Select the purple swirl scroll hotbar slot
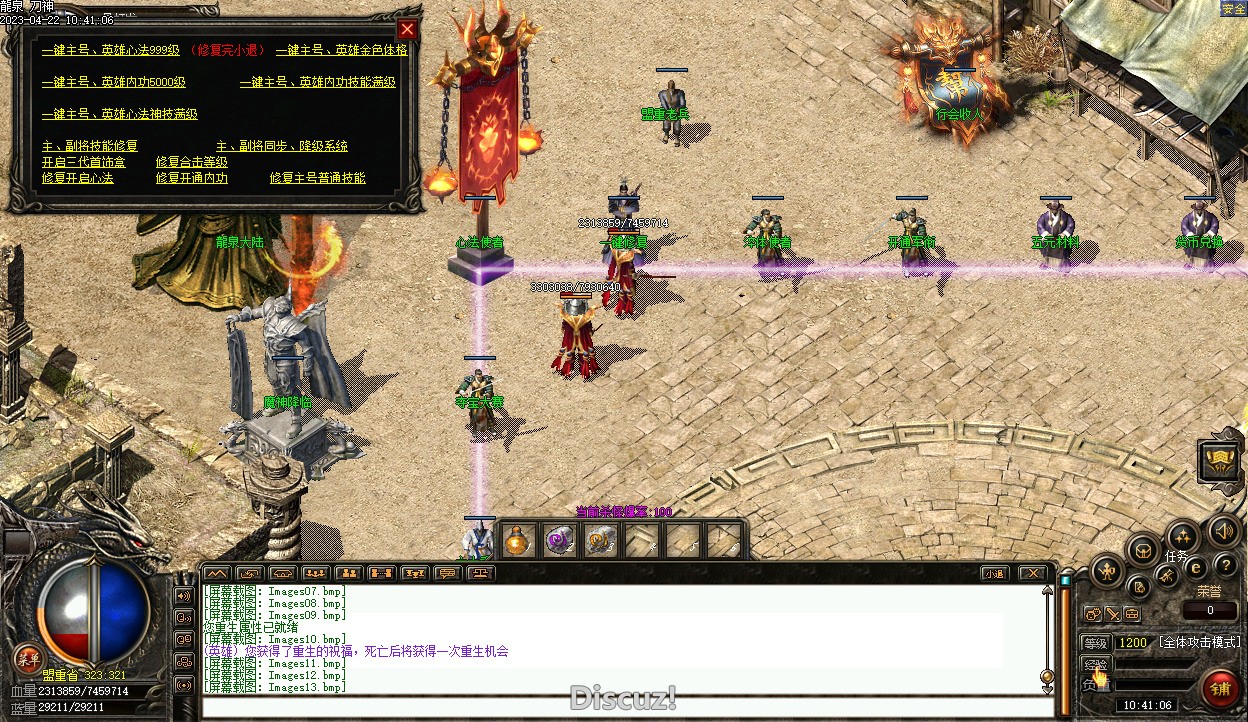This screenshot has height=722, width=1248. pyautogui.click(x=559, y=542)
